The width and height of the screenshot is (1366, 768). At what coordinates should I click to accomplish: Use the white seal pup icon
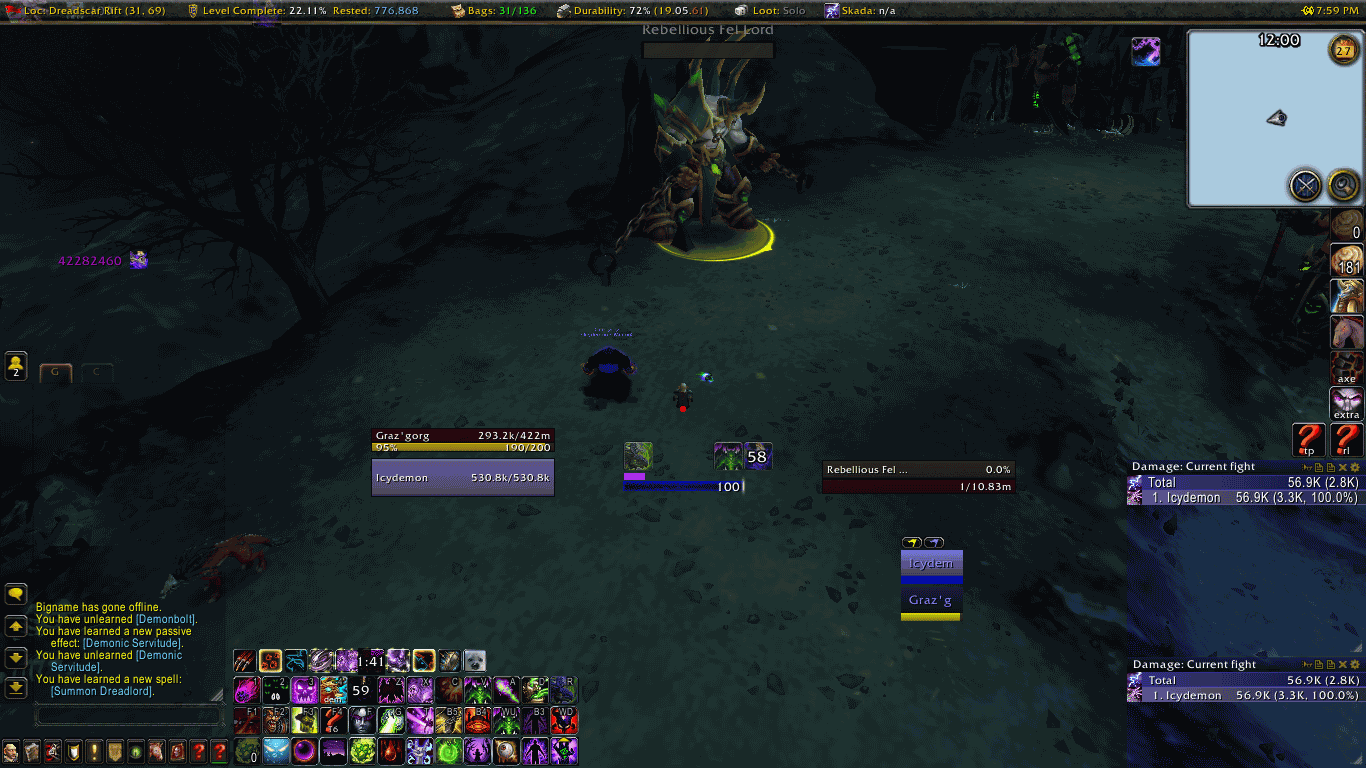point(474,661)
